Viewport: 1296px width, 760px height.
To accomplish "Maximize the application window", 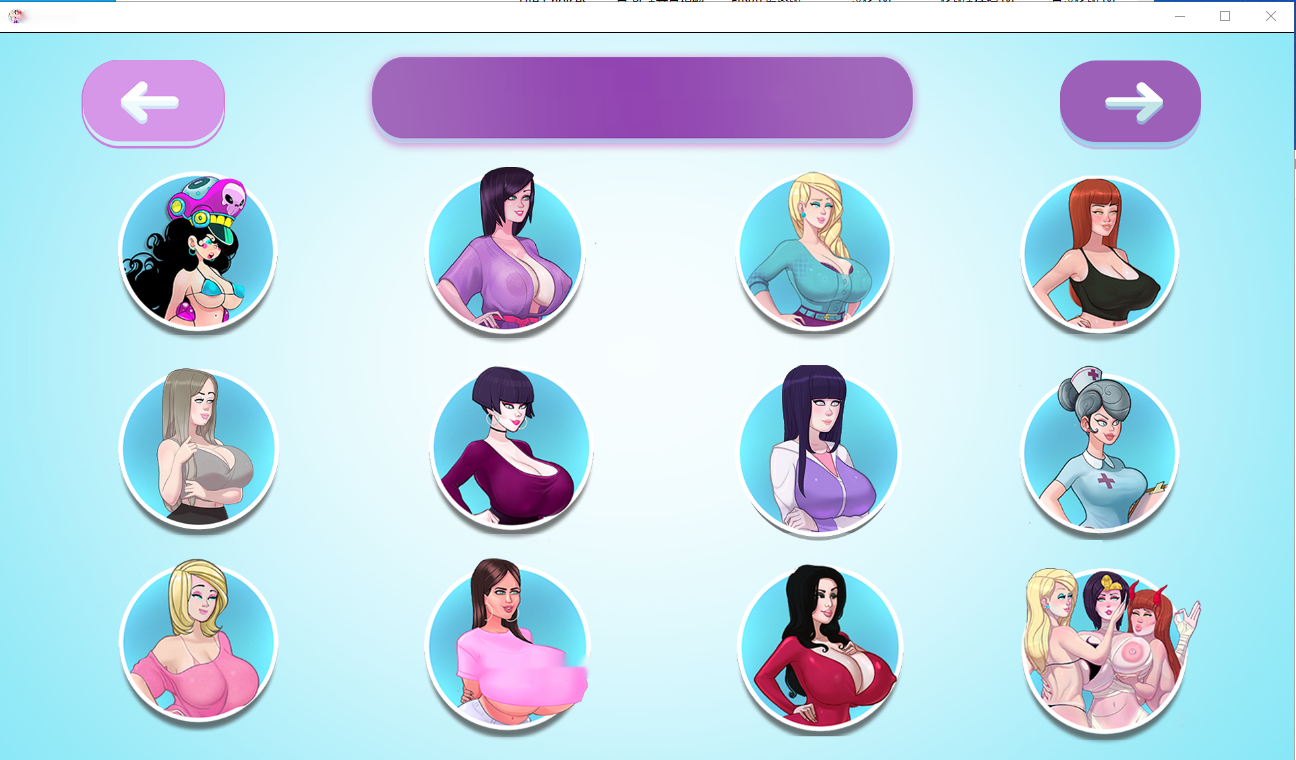I will (x=1224, y=16).
